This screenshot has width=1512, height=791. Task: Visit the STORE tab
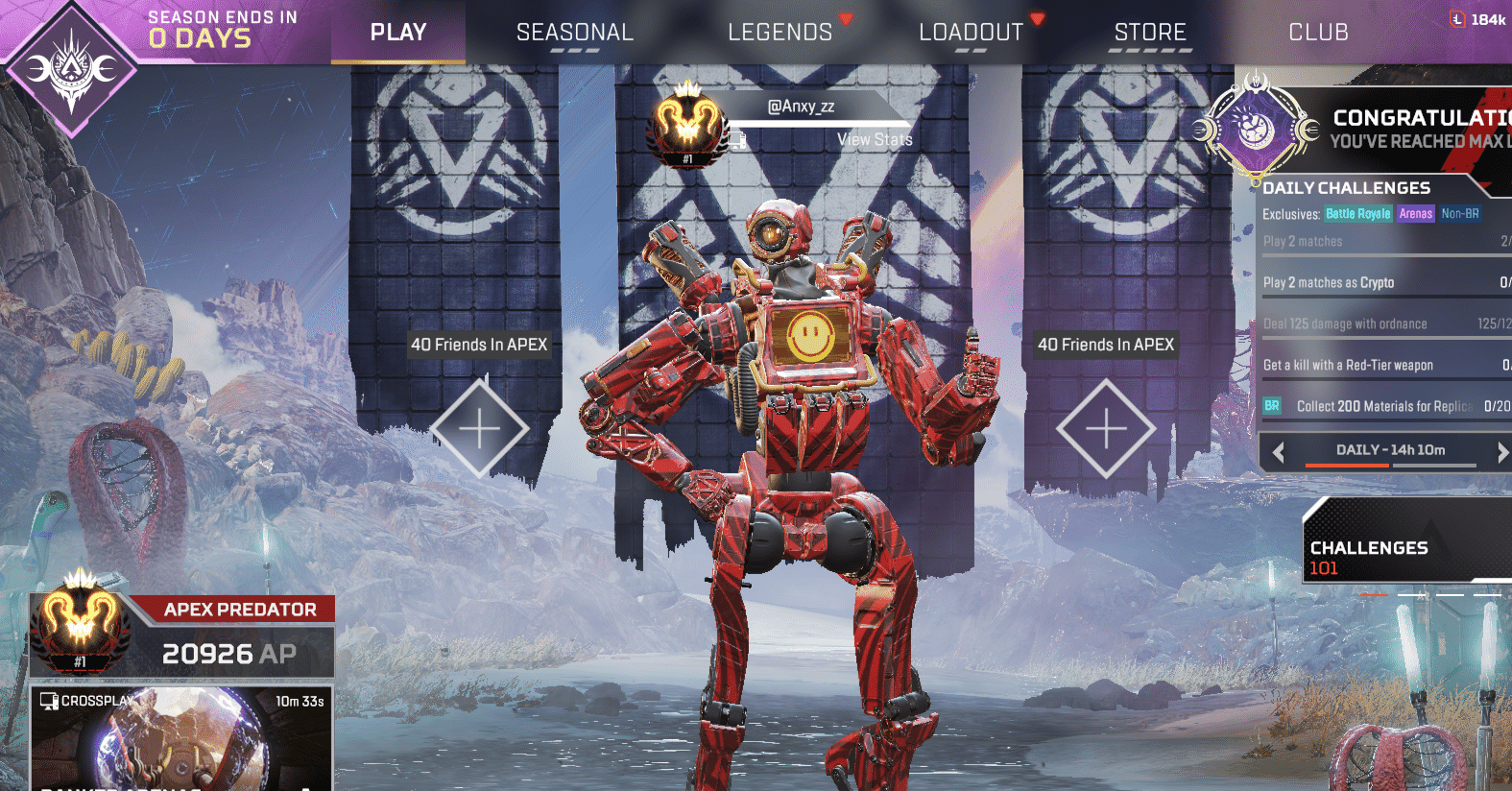tap(1150, 33)
